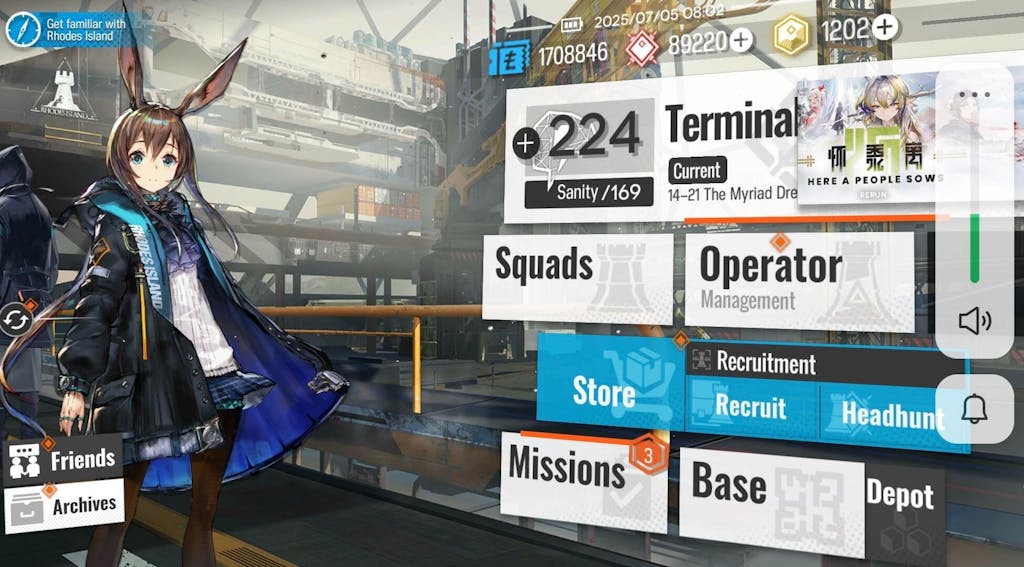The width and height of the screenshot is (1024, 567).
Task: Add Orundum using the plus icon
Action: 741,40
